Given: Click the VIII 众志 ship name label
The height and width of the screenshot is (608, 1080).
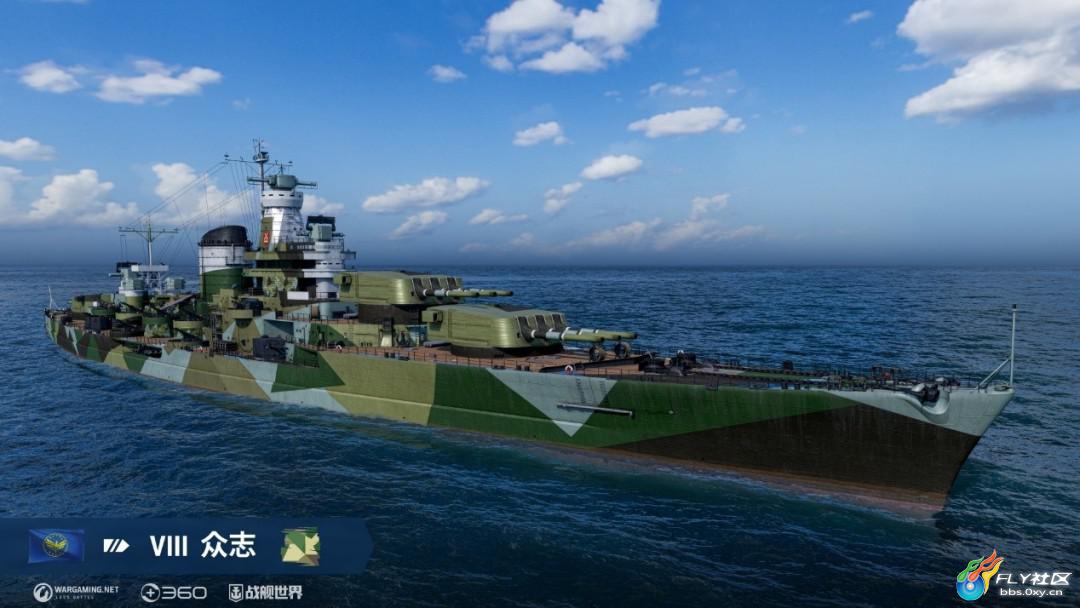Looking at the screenshot, I should 202,546.
